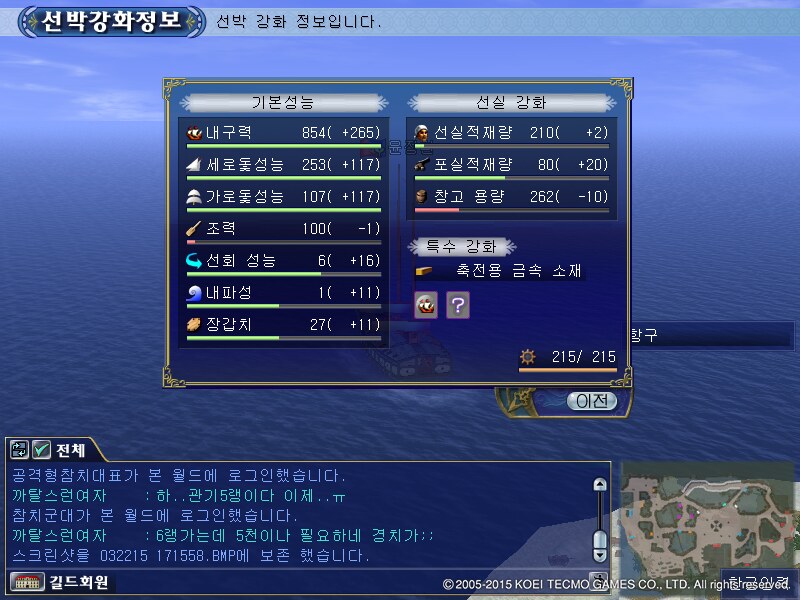Click the chat message log area
This screenshot has height=600, width=800.
[300, 515]
